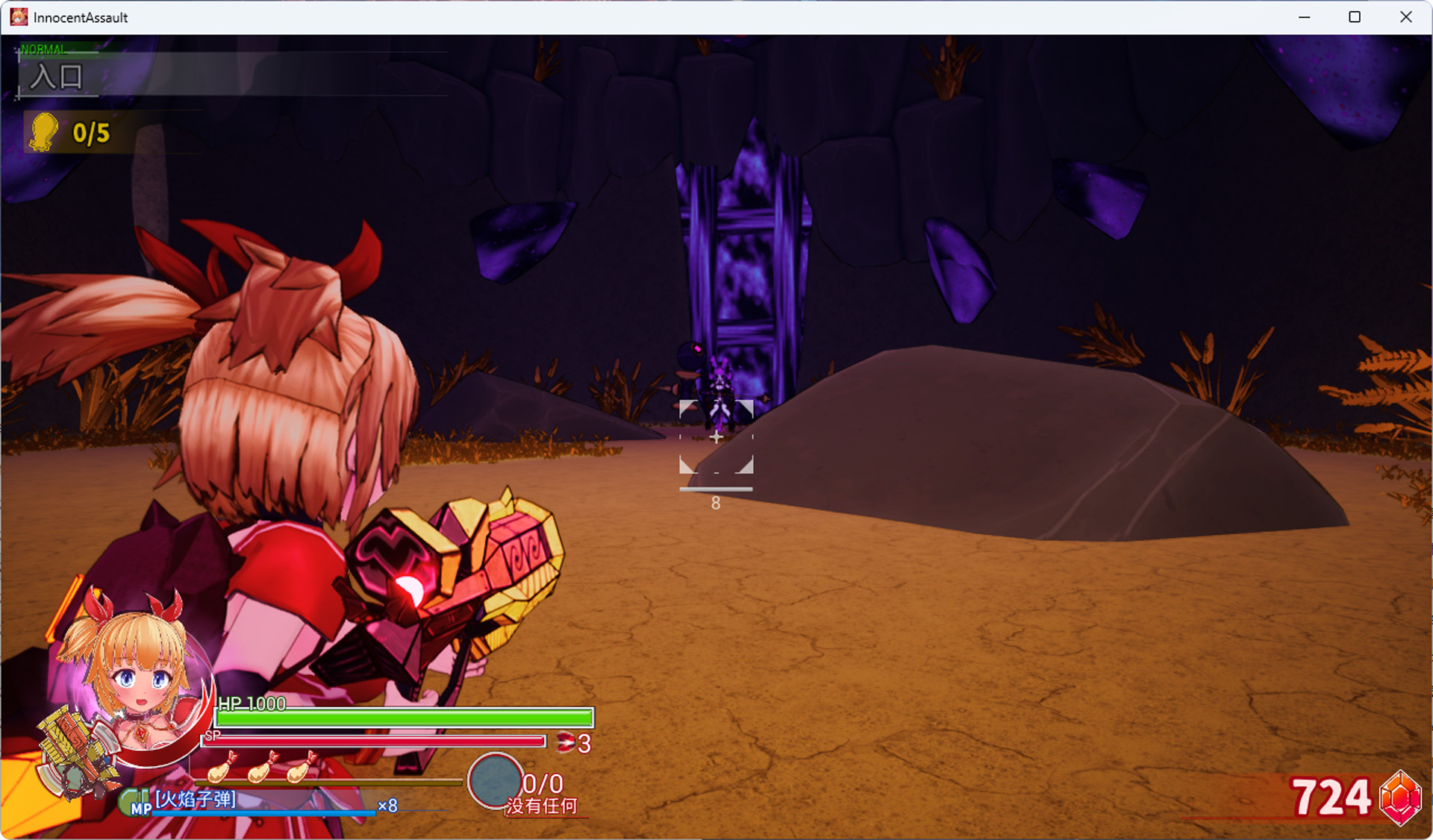Minimize the InnocentAssault window
Viewport: 1433px width, 840px height.
tap(1305, 17)
